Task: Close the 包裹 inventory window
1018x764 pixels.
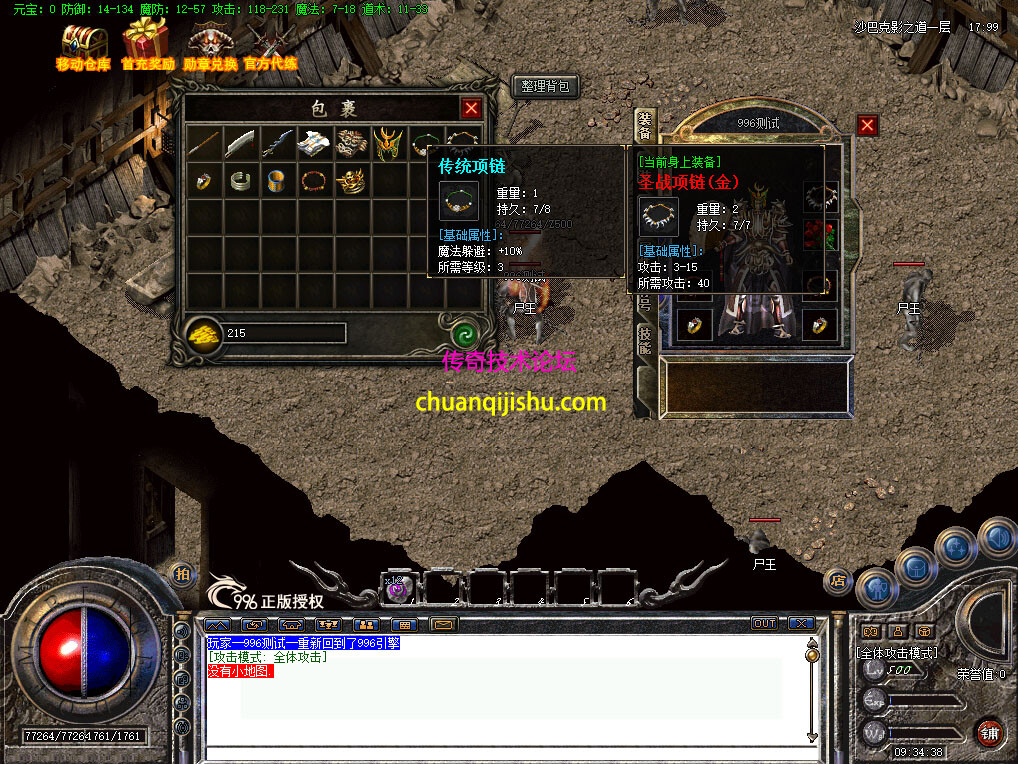Action: click(471, 108)
